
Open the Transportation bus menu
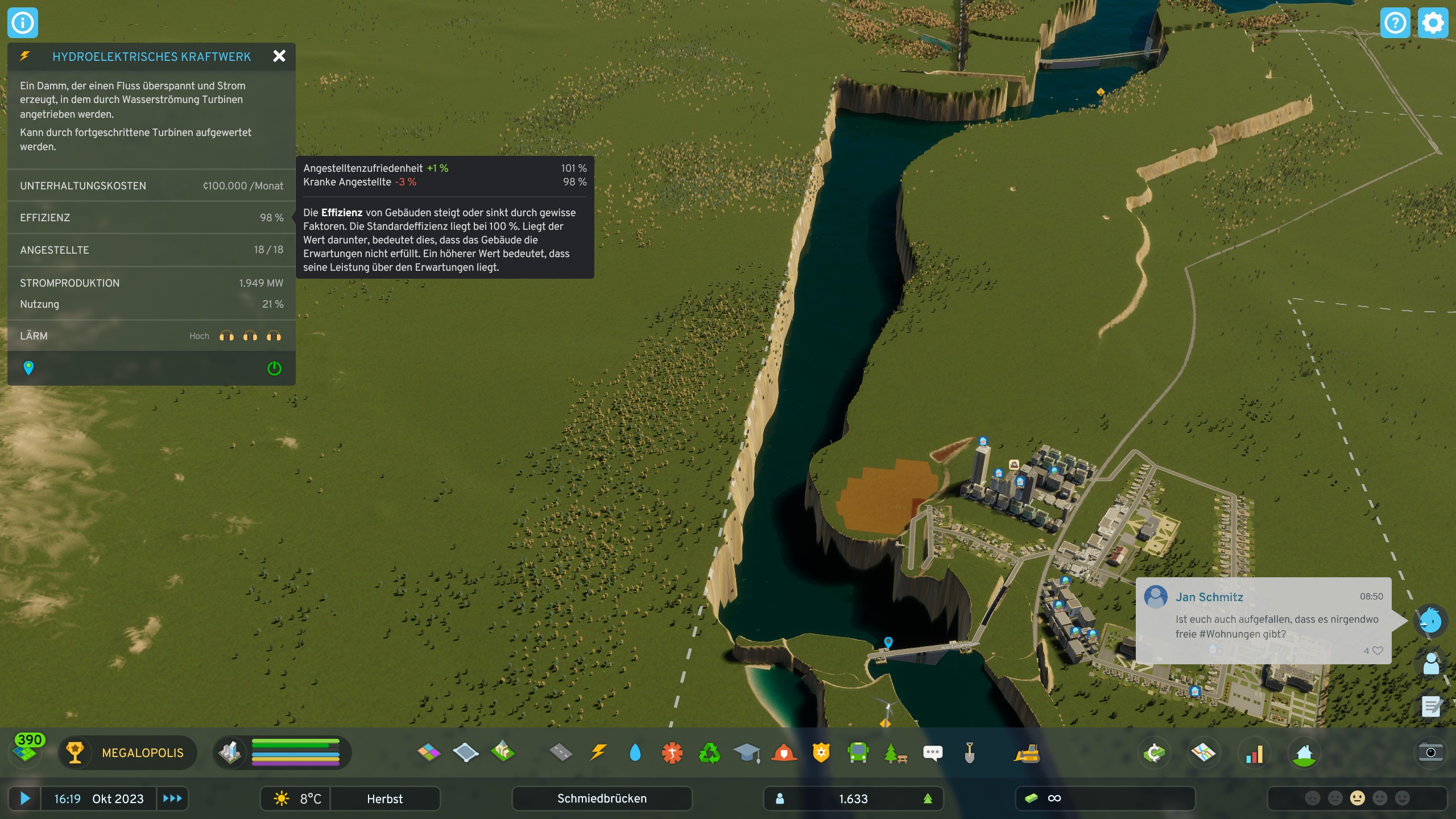tap(858, 752)
